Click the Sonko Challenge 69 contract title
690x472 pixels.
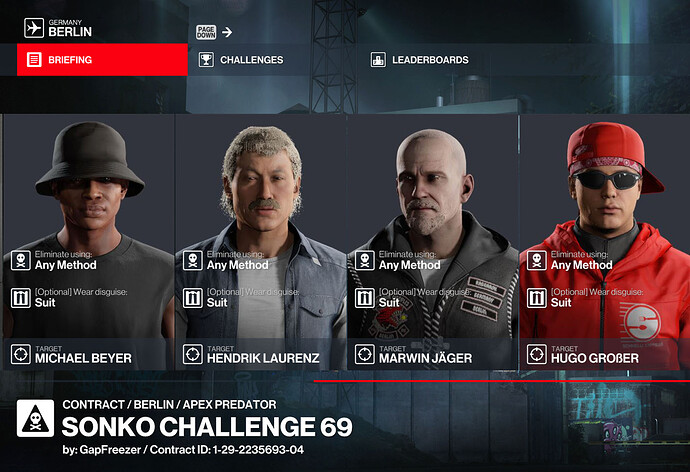point(207,427)
